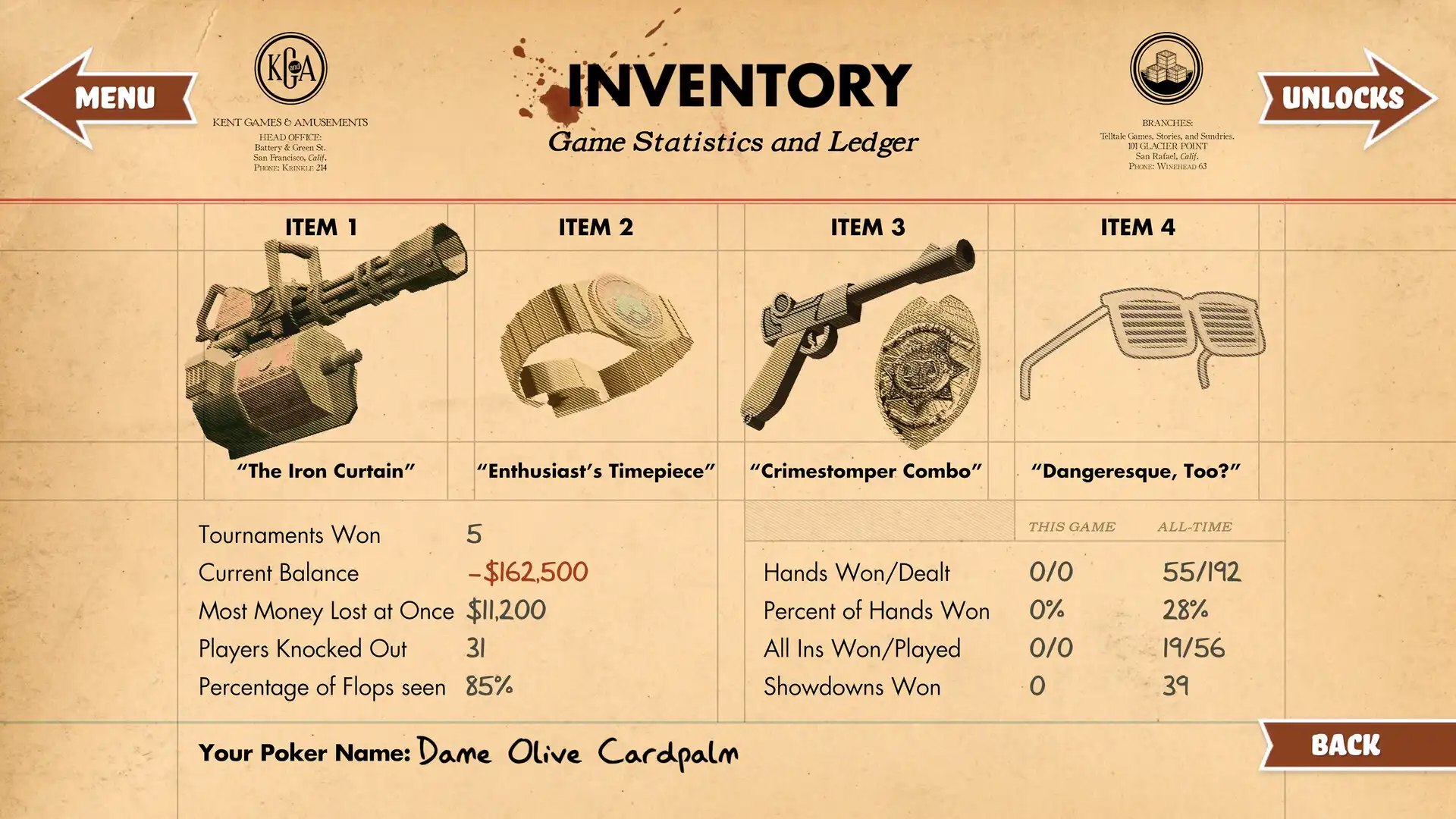Screen dimensions: 1456x819
Task: Switch to the THIS GAME stats column
Action: pos(1071,526)
